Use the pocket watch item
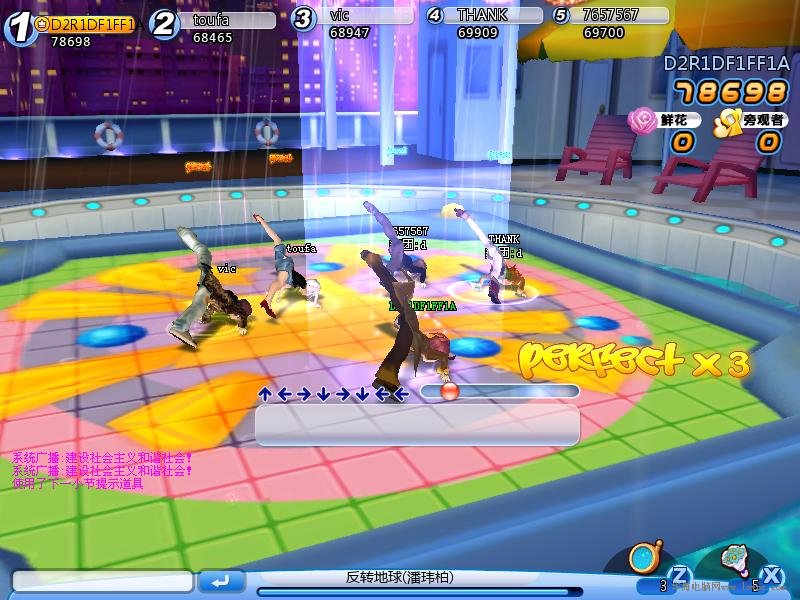800x600 pixels. 644,558
